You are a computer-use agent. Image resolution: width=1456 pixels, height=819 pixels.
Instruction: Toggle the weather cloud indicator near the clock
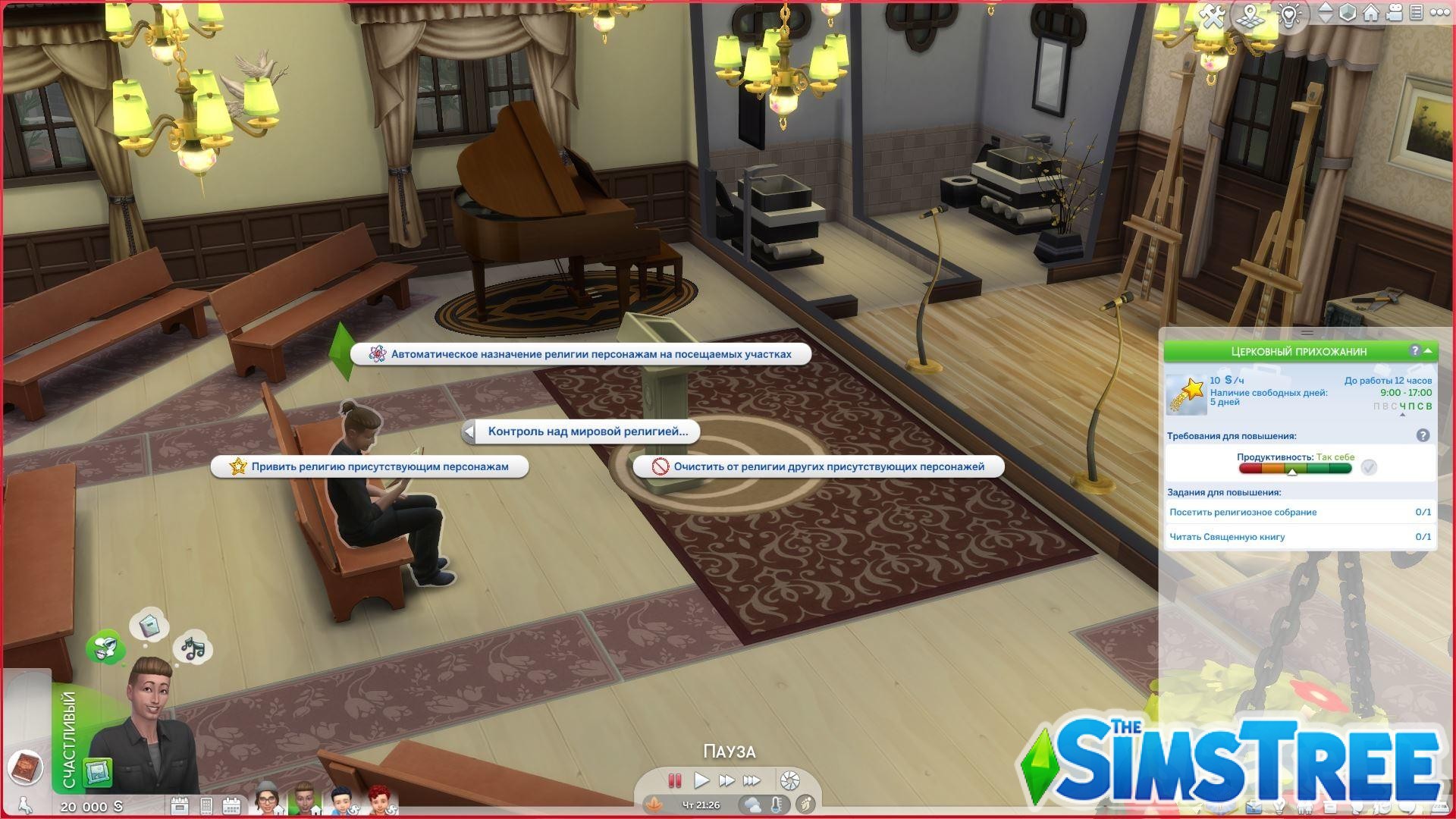point(752,805)
